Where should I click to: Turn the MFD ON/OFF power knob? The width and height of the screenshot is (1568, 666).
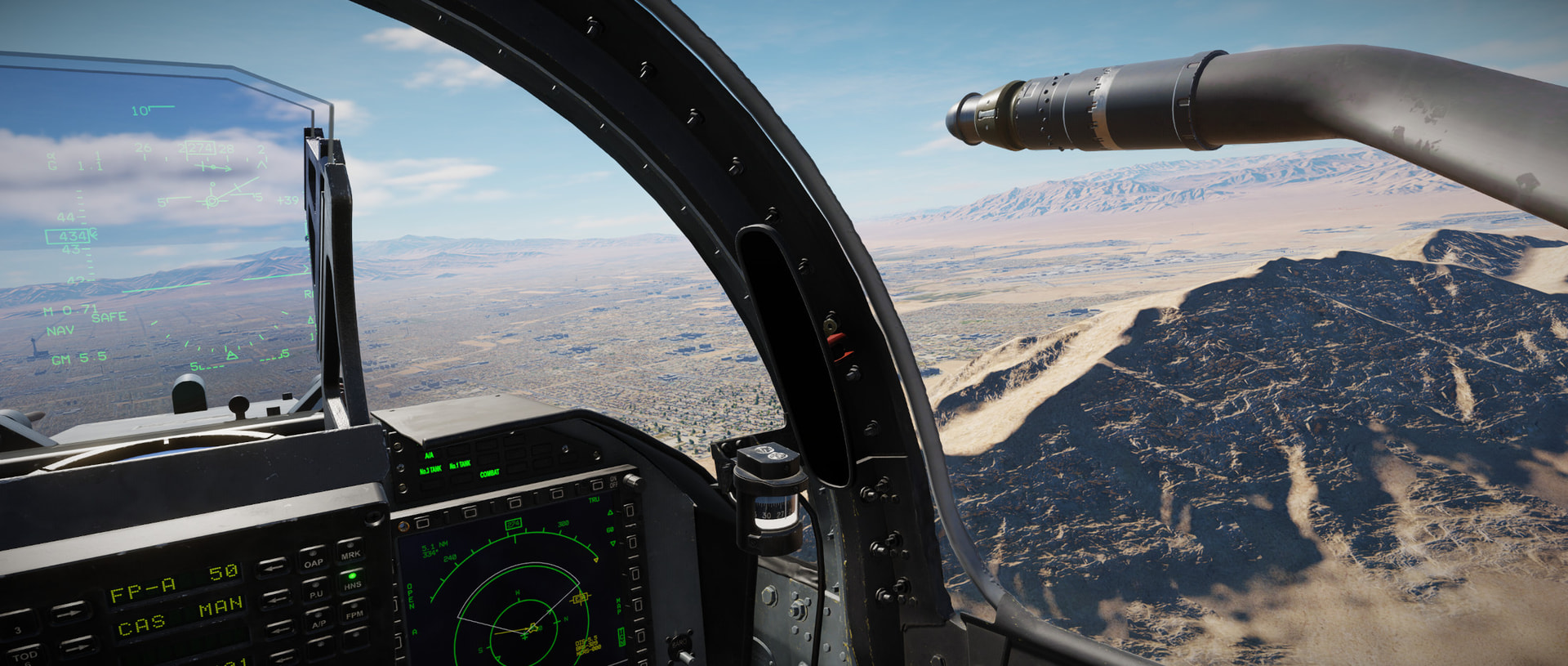coord(631,482)
